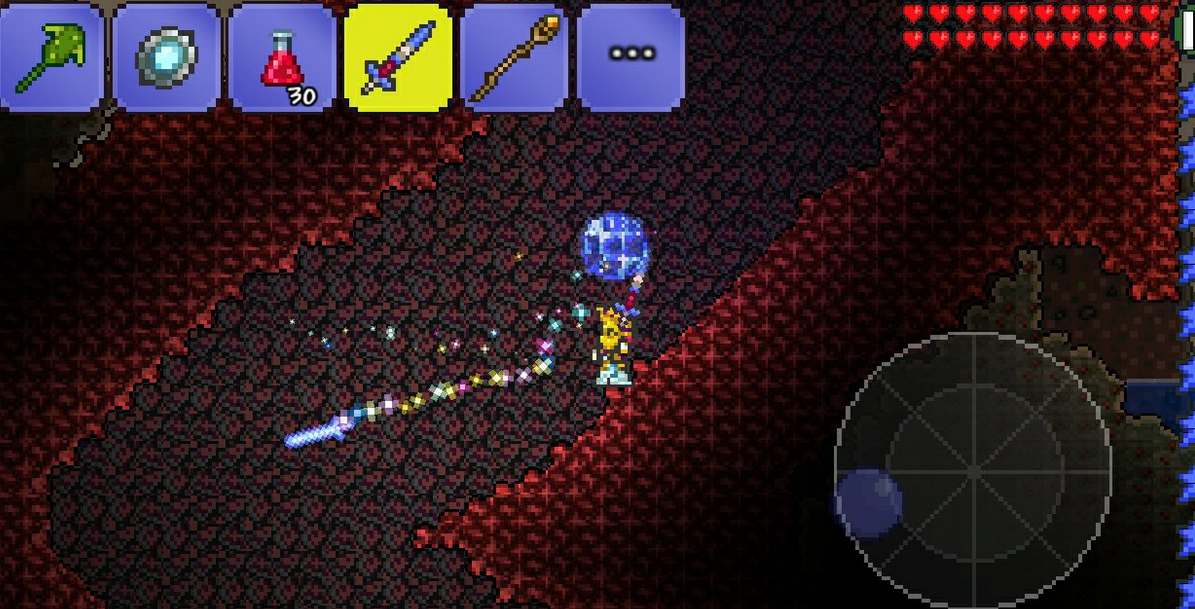Equip the golden staff hotbar slot
This screenshot has height=609, width=1195.
click(x=514, y=57)
